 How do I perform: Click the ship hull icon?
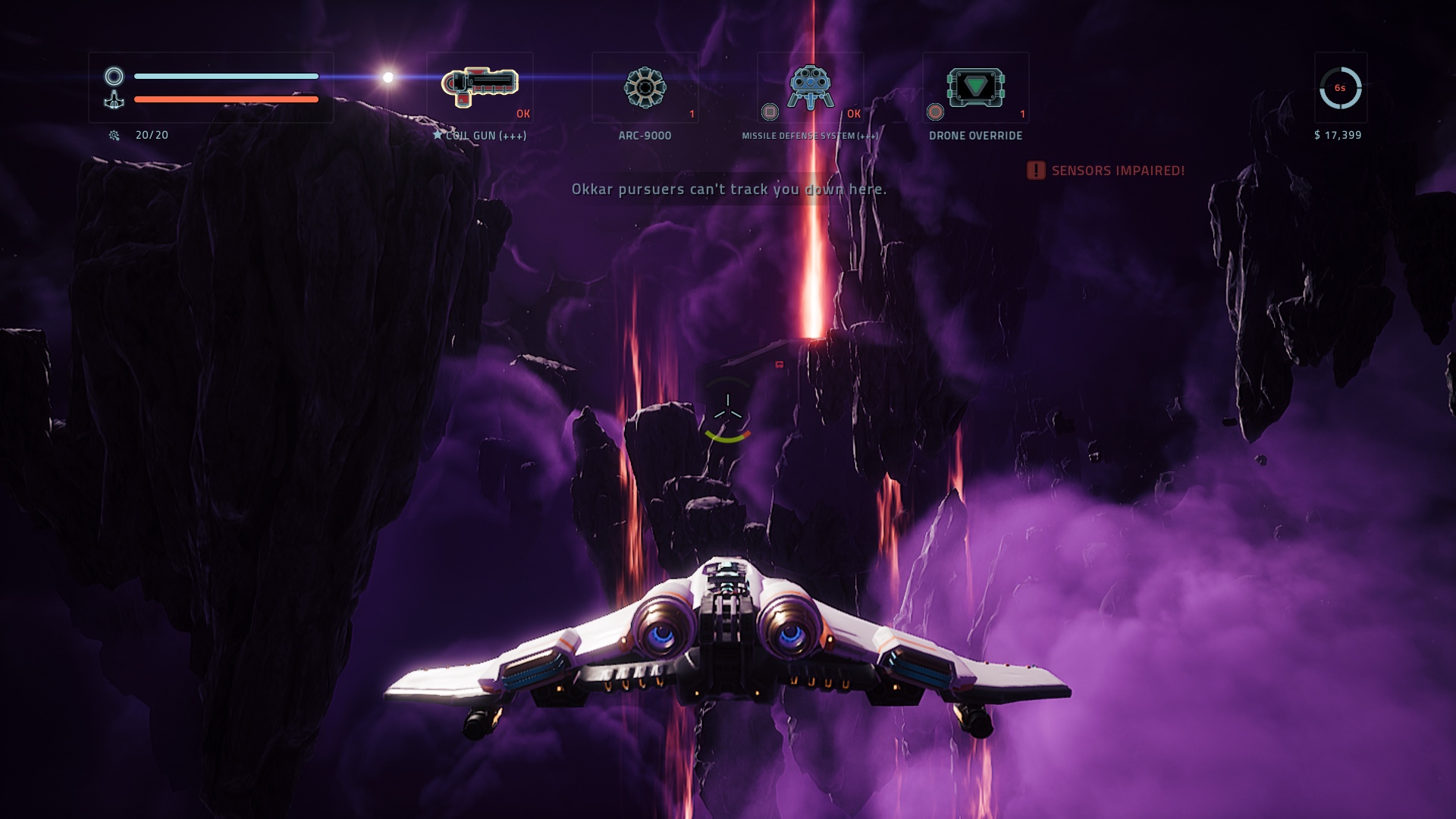[x=114, y=100]
